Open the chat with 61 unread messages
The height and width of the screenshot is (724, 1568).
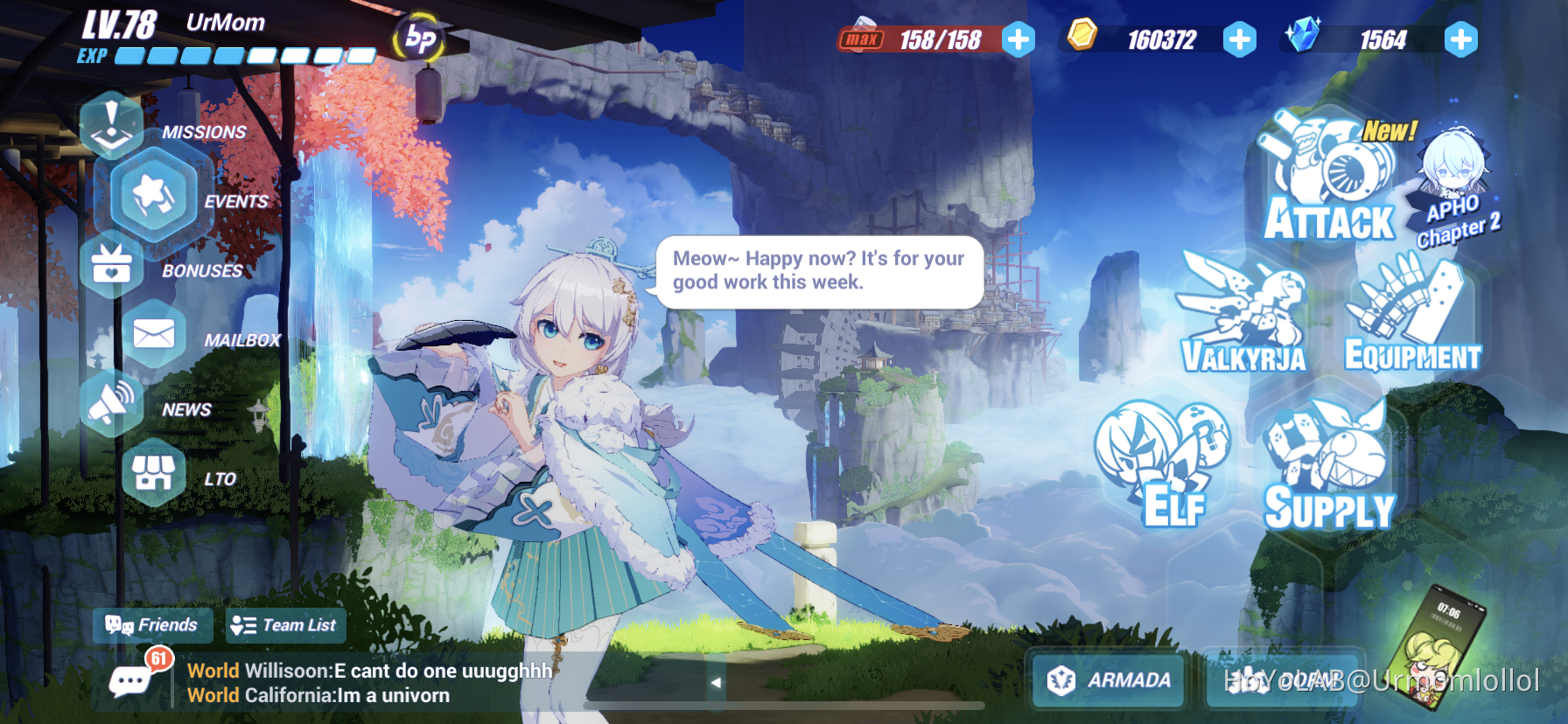(129, 680)
